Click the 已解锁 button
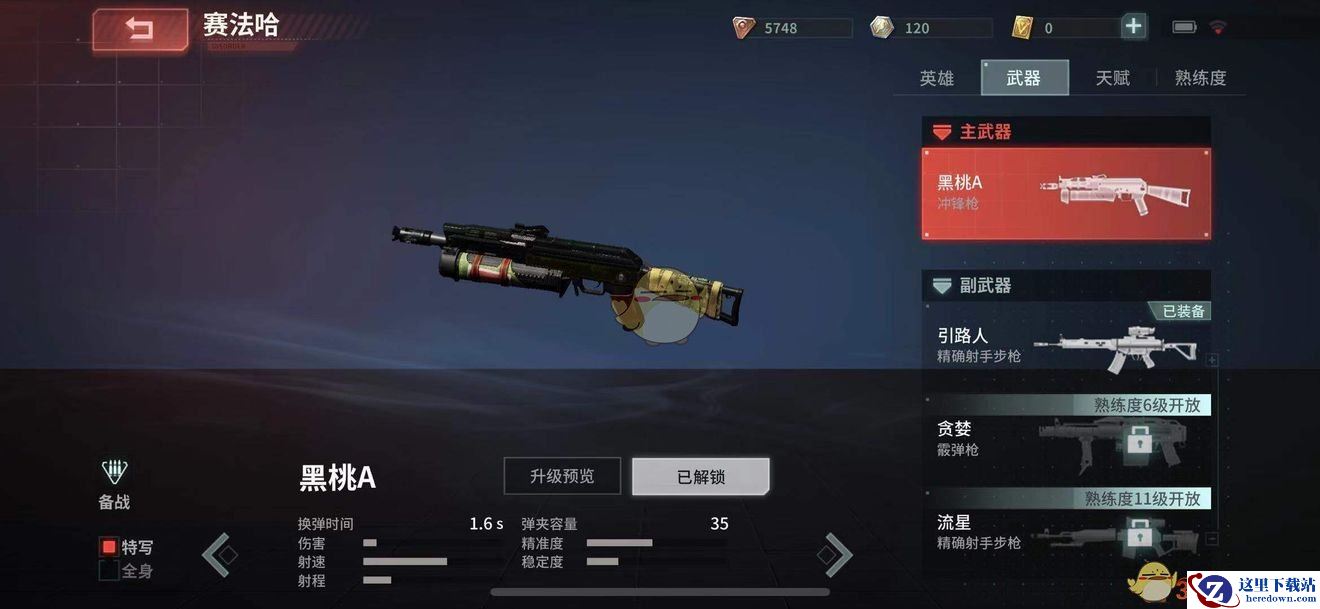Viewport: 1320px width, 609px height. (x=700, y=476)
